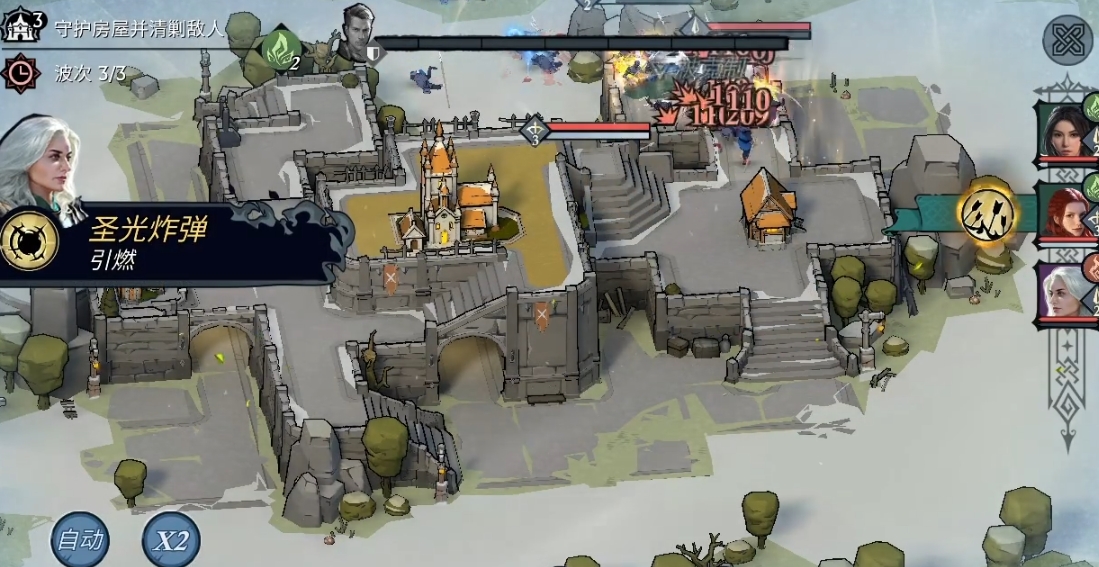Pick the white-haired hero portrait in the party list
This screenshot has width=1099, height=567.
1069,290
